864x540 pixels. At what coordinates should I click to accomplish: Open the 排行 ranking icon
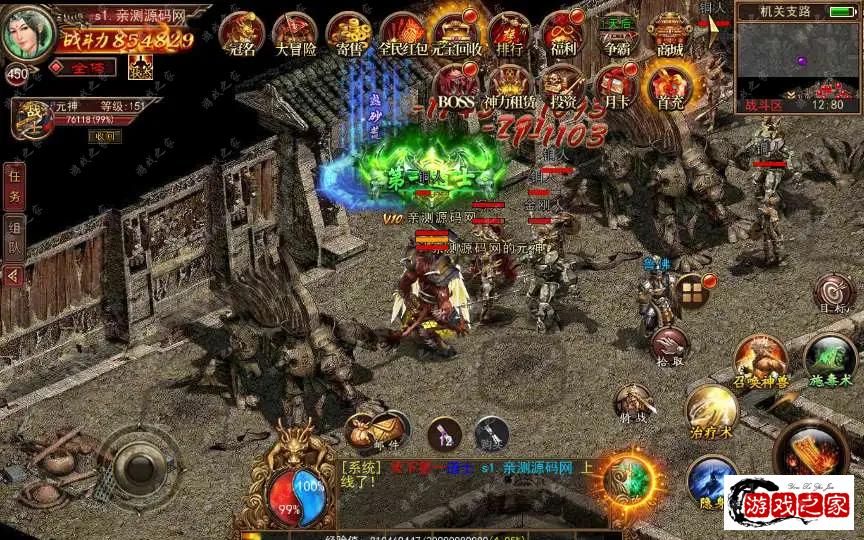pyautogui.click(x=509, y=34)
